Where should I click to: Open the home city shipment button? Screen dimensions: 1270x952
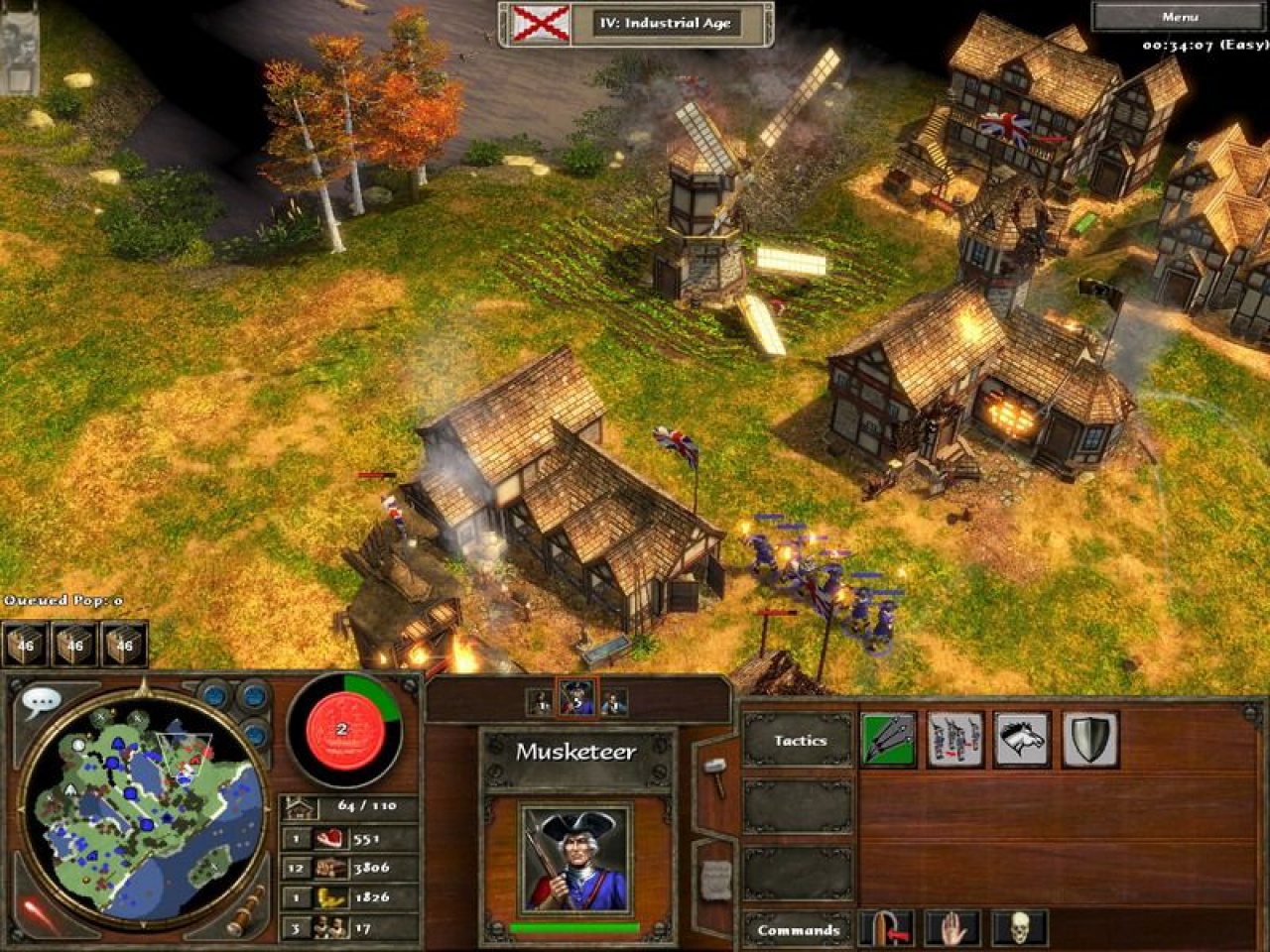(343, 729)
